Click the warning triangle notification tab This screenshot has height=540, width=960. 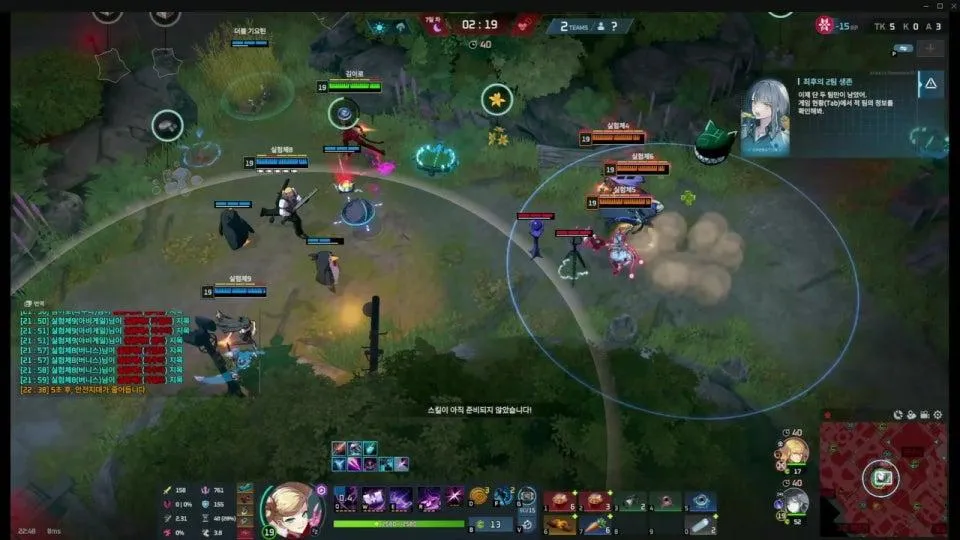[x=931, y=86]
